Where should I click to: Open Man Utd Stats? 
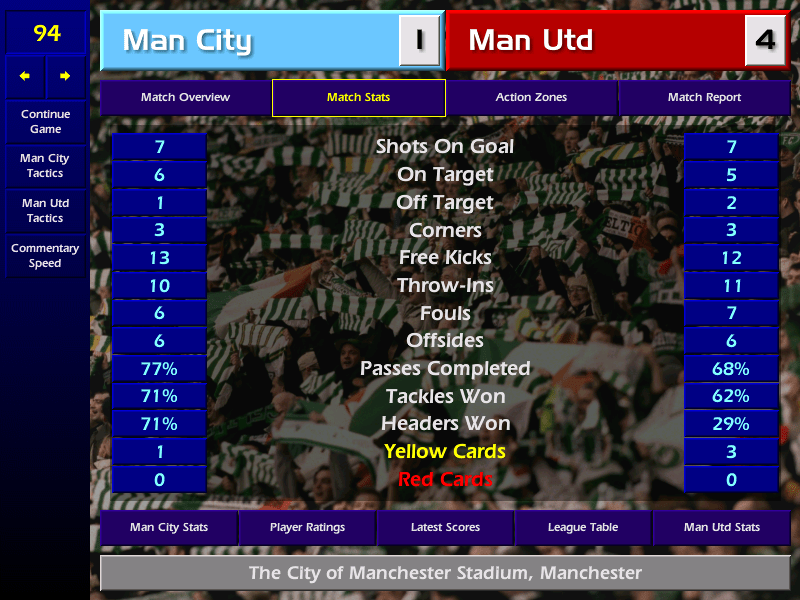(x=721, y=527)
